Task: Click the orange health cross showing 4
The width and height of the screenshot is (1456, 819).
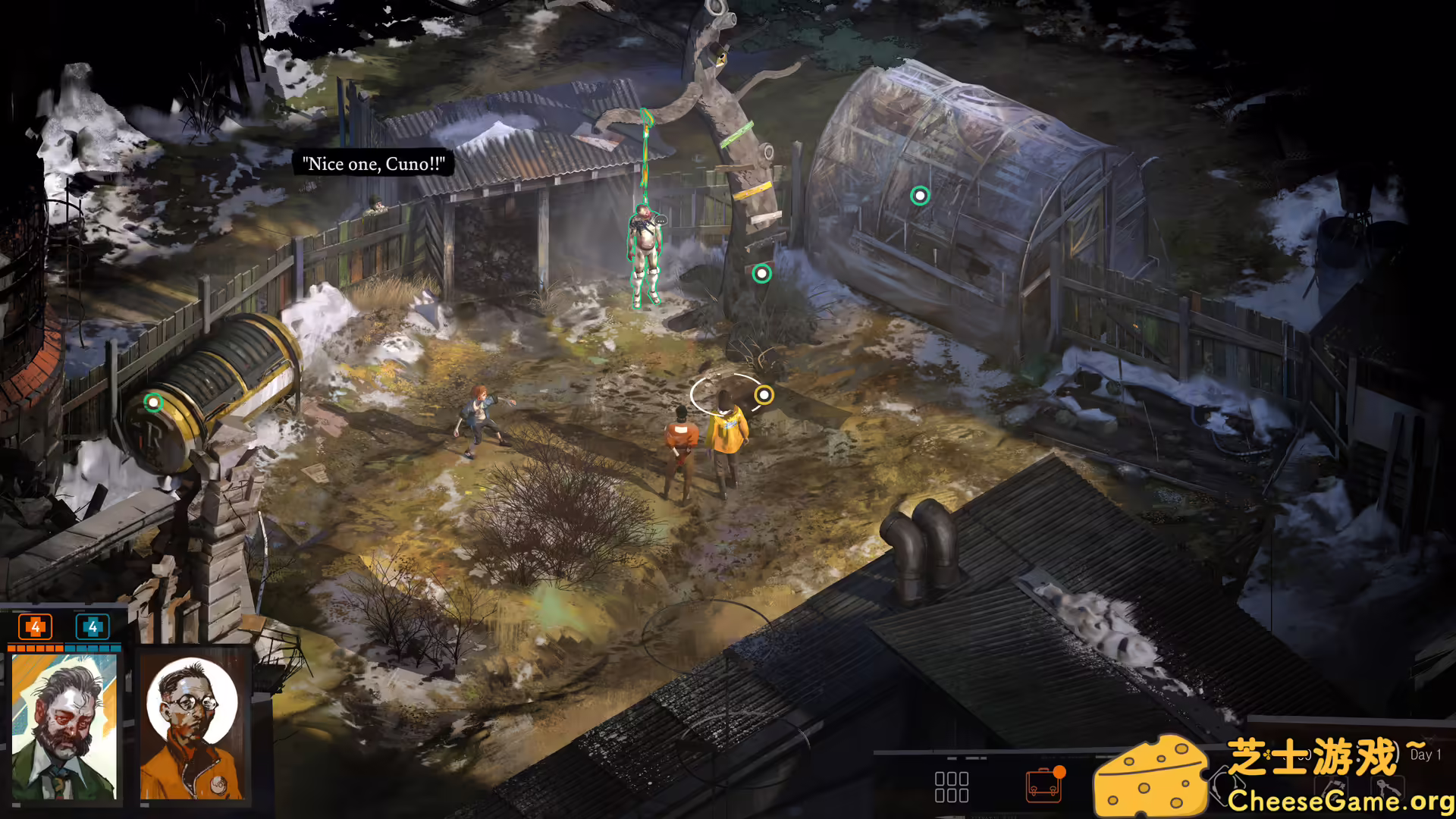Action: [34, 627]
